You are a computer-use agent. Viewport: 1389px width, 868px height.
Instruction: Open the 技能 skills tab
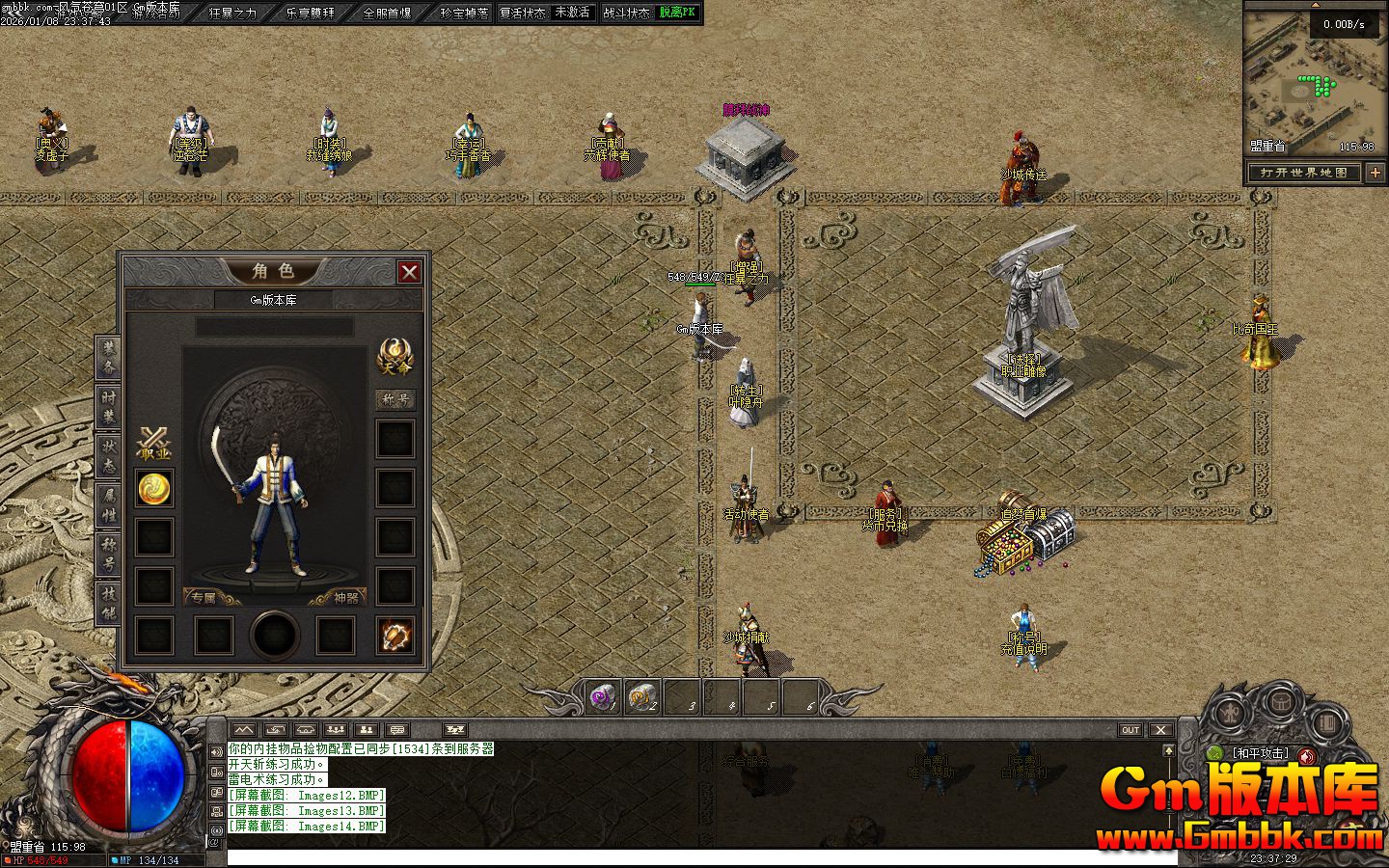click(x=108, y=603)
